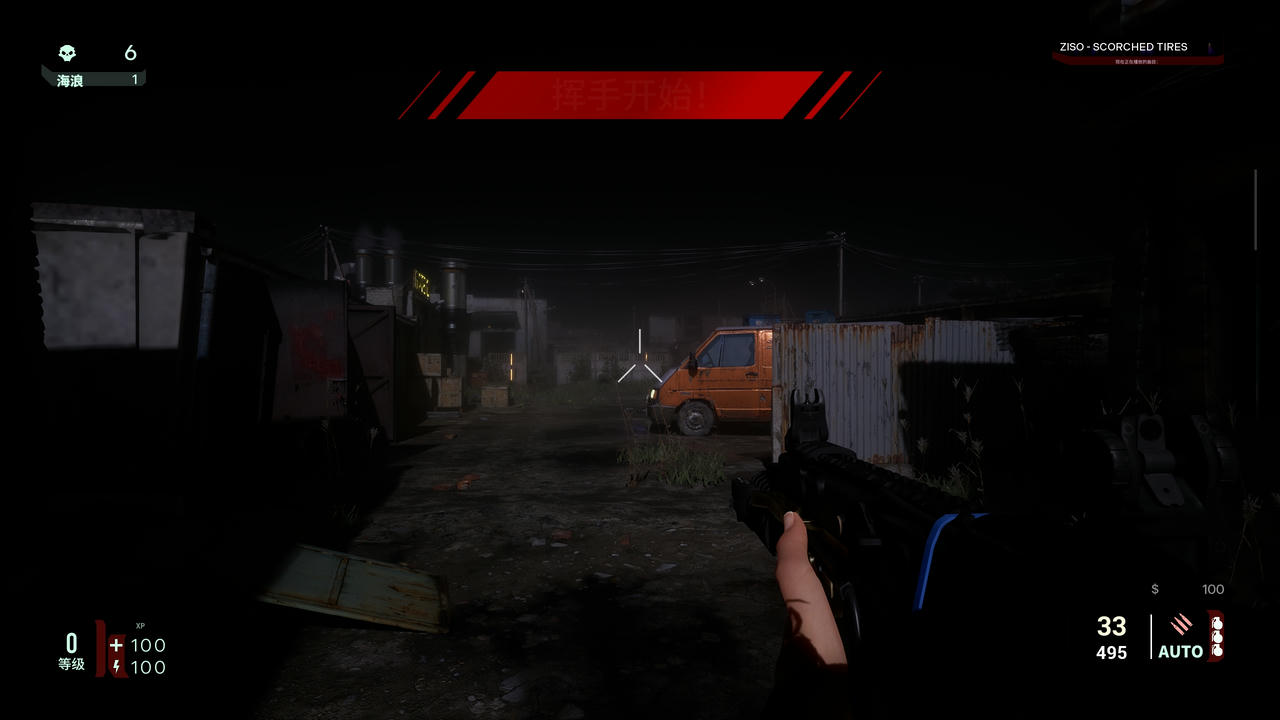The image size is (1280, 720).
Task: Click the skull enemy counter icon
Action: pos(67,53)
